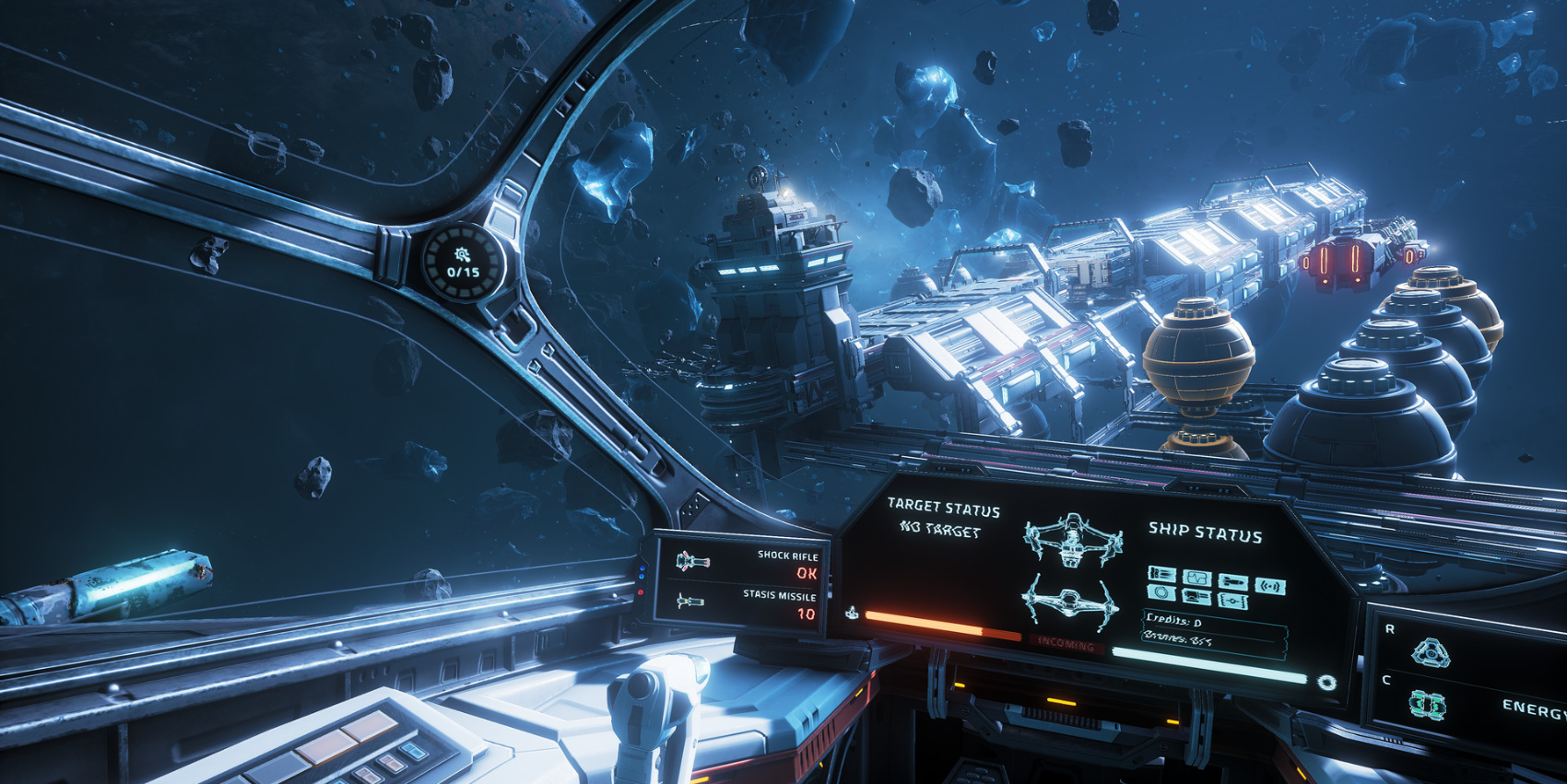
Task: Select the Stasis Missile weapon icon
Action: (x=689, y=602)
